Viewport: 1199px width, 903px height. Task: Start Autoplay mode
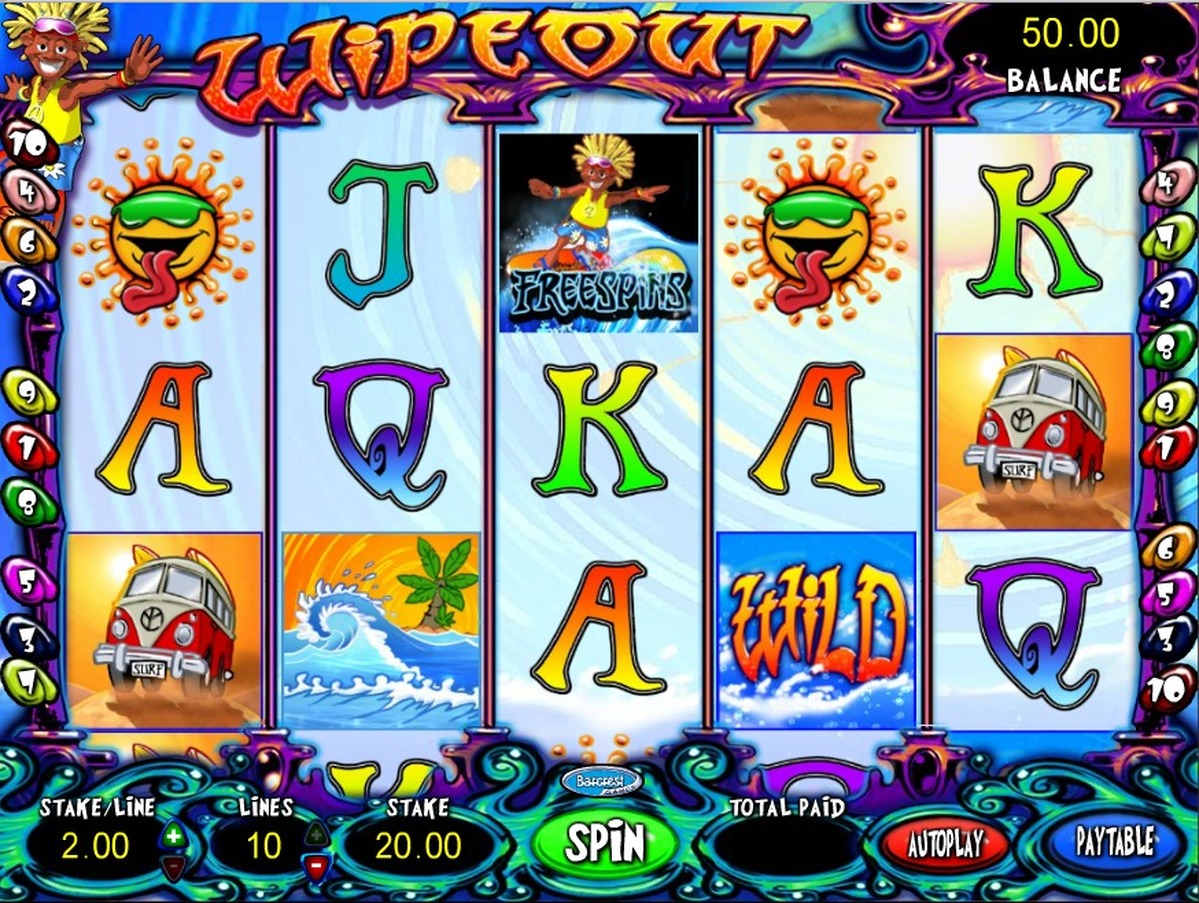(944, 843)
